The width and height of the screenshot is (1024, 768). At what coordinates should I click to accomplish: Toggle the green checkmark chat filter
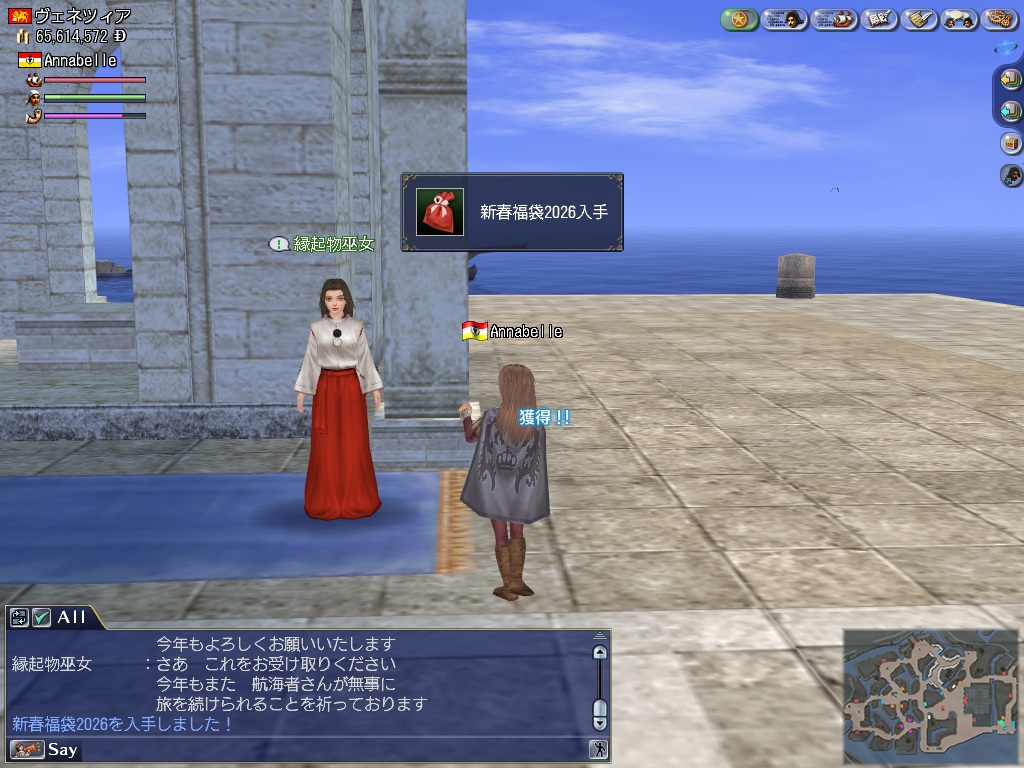click(x=41, y=617)
